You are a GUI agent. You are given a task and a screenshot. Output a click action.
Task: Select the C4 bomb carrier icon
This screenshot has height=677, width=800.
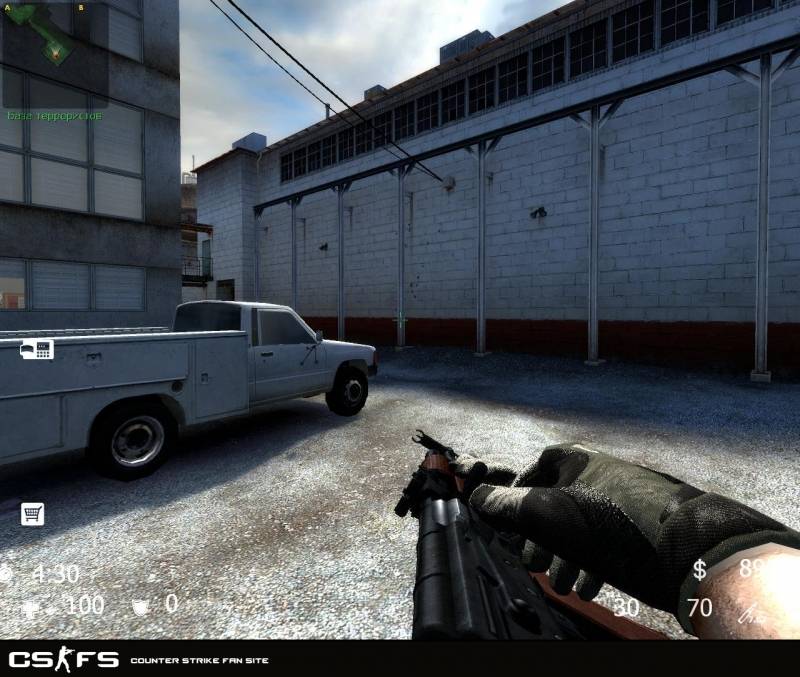pos(38,349)
